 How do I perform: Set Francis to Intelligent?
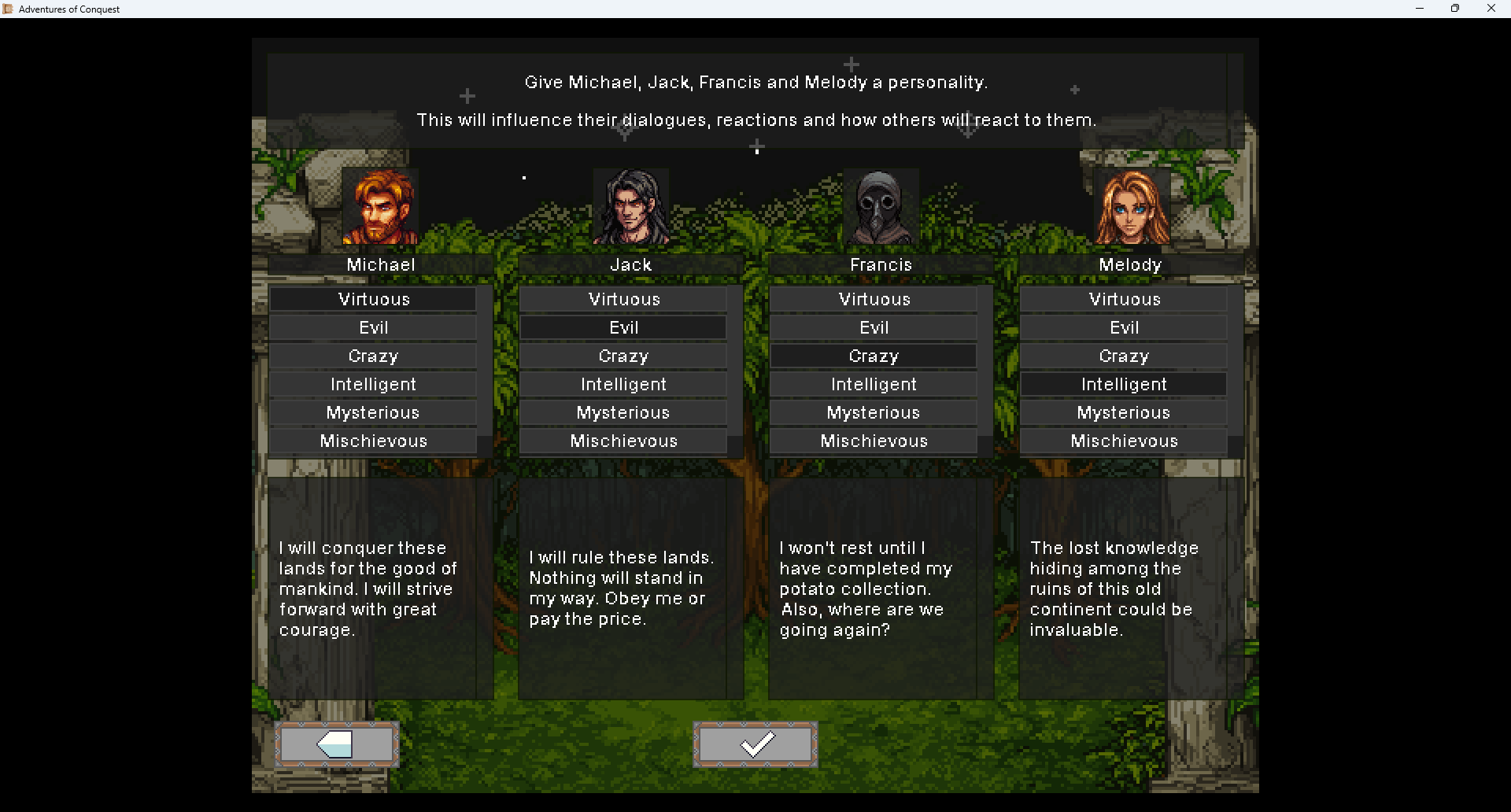pos(874,384)
